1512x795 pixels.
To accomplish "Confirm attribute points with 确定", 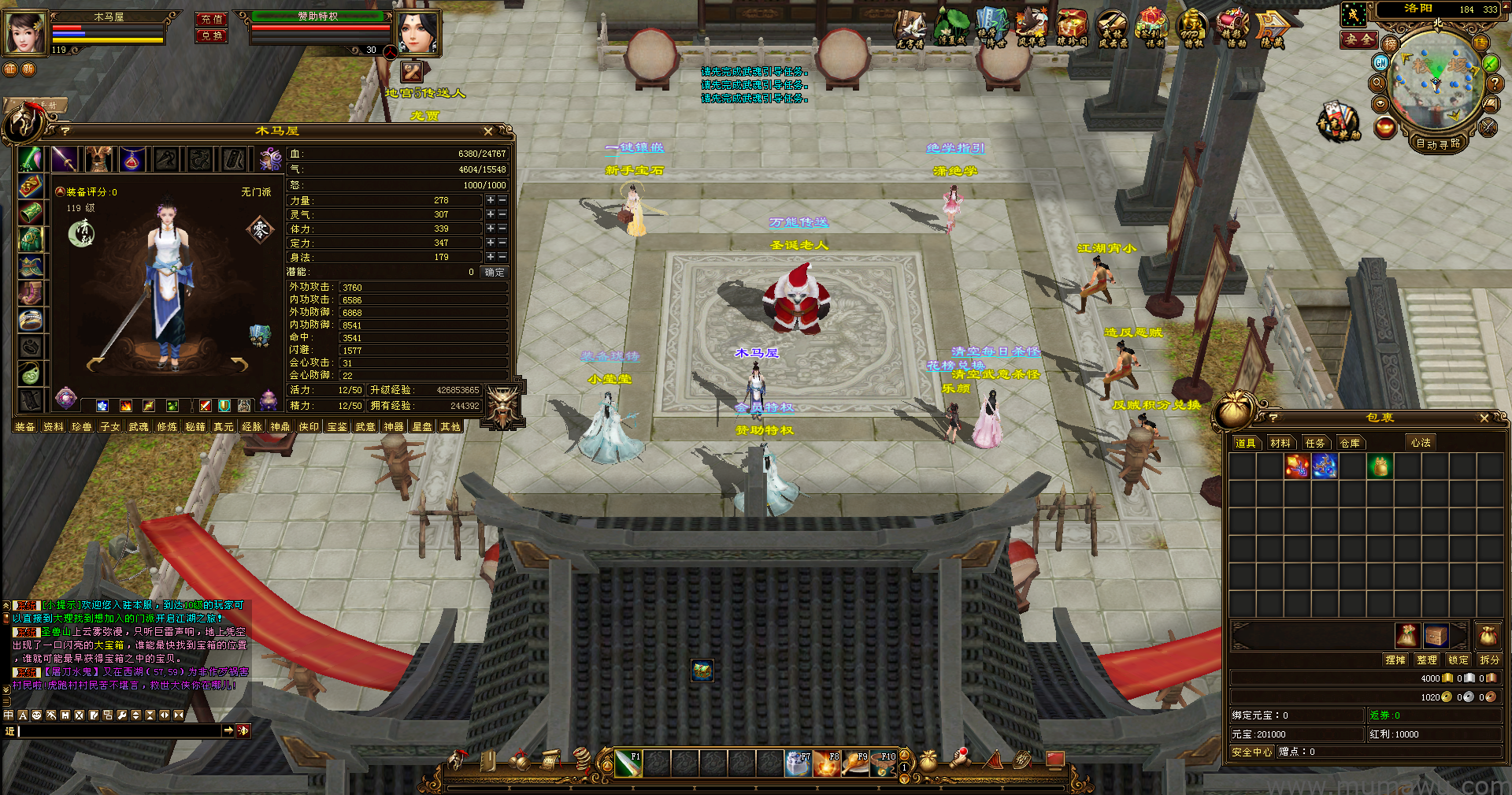I will (495, 273).
